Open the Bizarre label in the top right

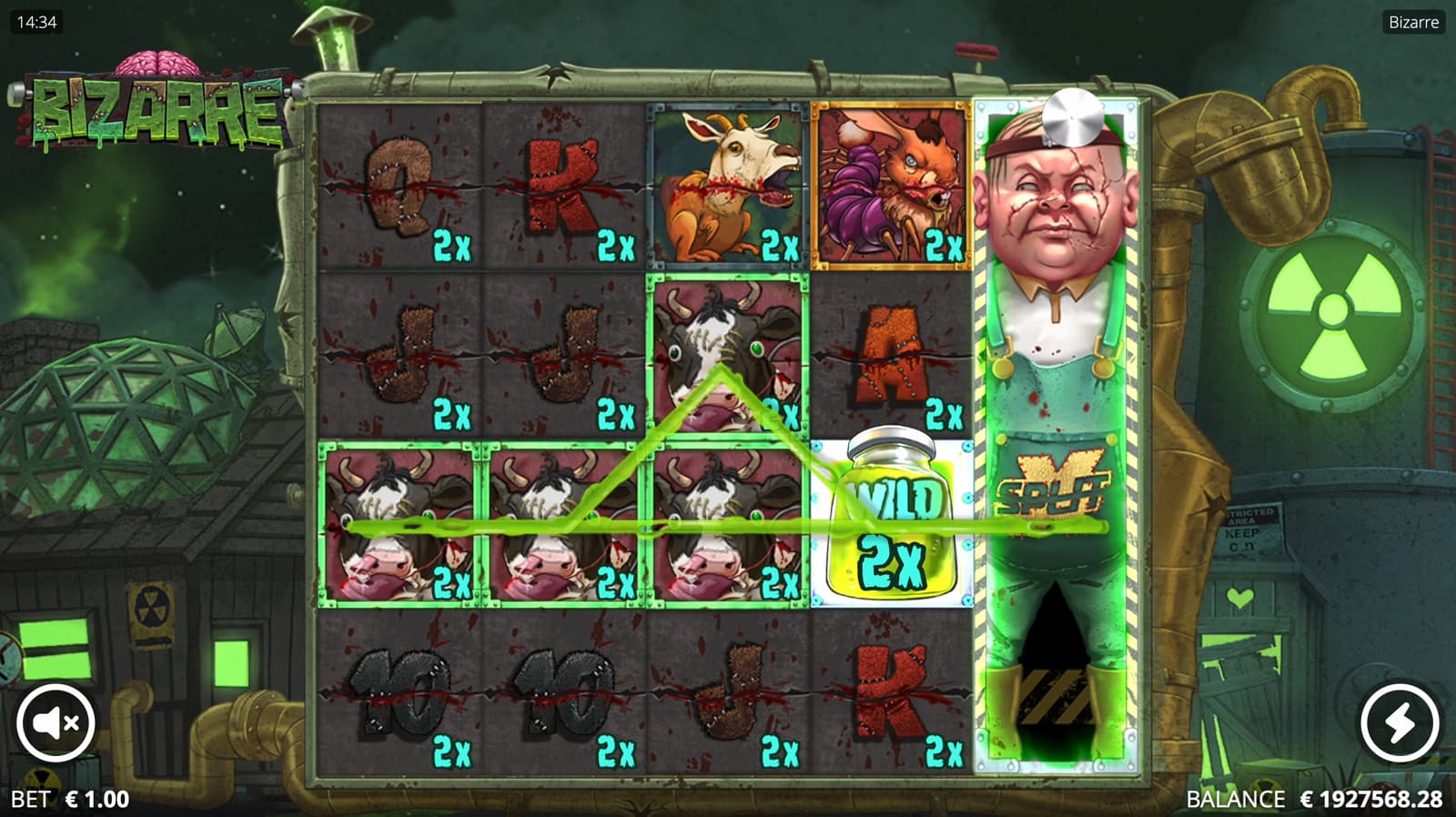click(x=1413, y=24)
